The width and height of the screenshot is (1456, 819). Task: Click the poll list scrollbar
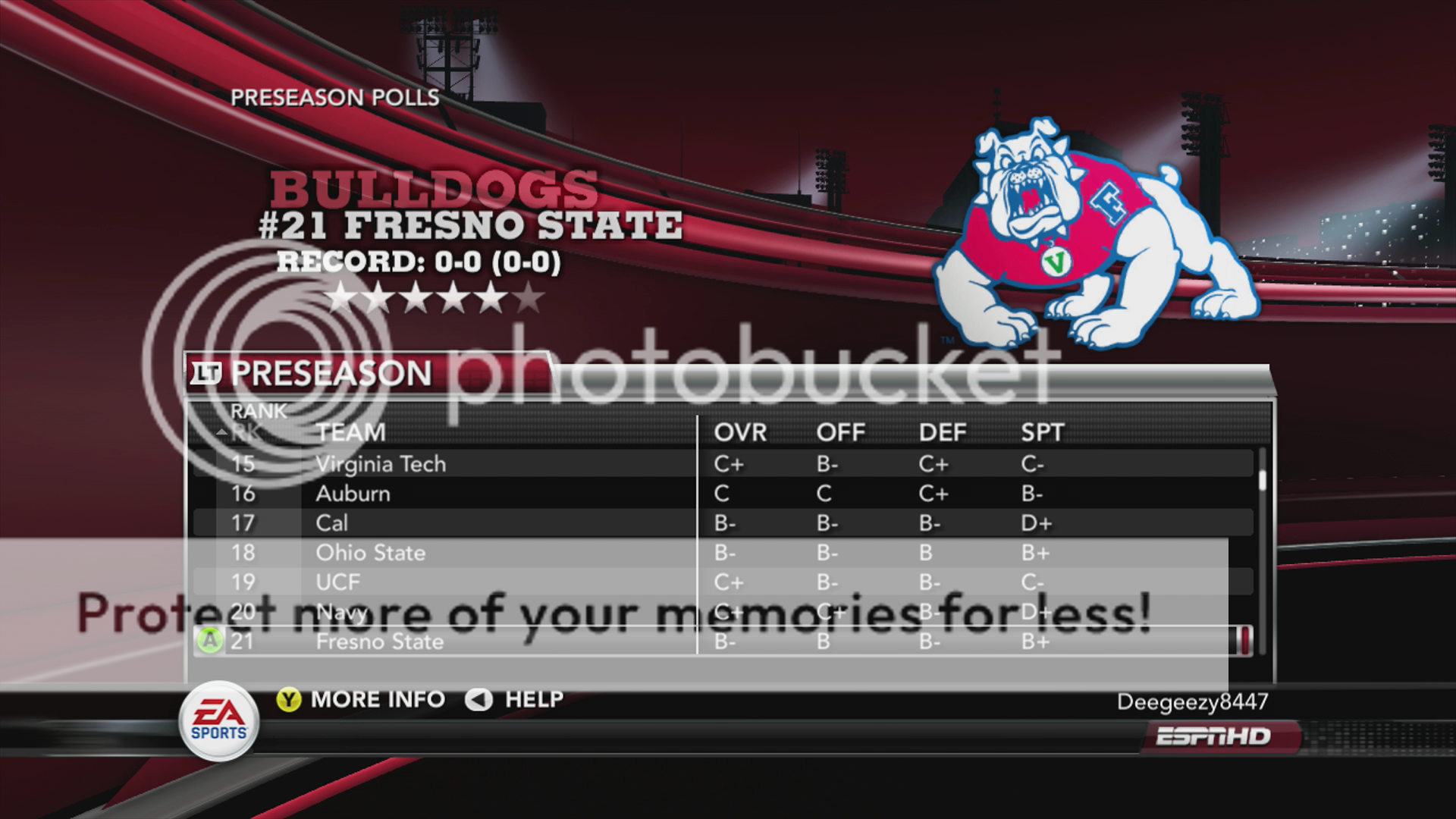click(1263, 546)
